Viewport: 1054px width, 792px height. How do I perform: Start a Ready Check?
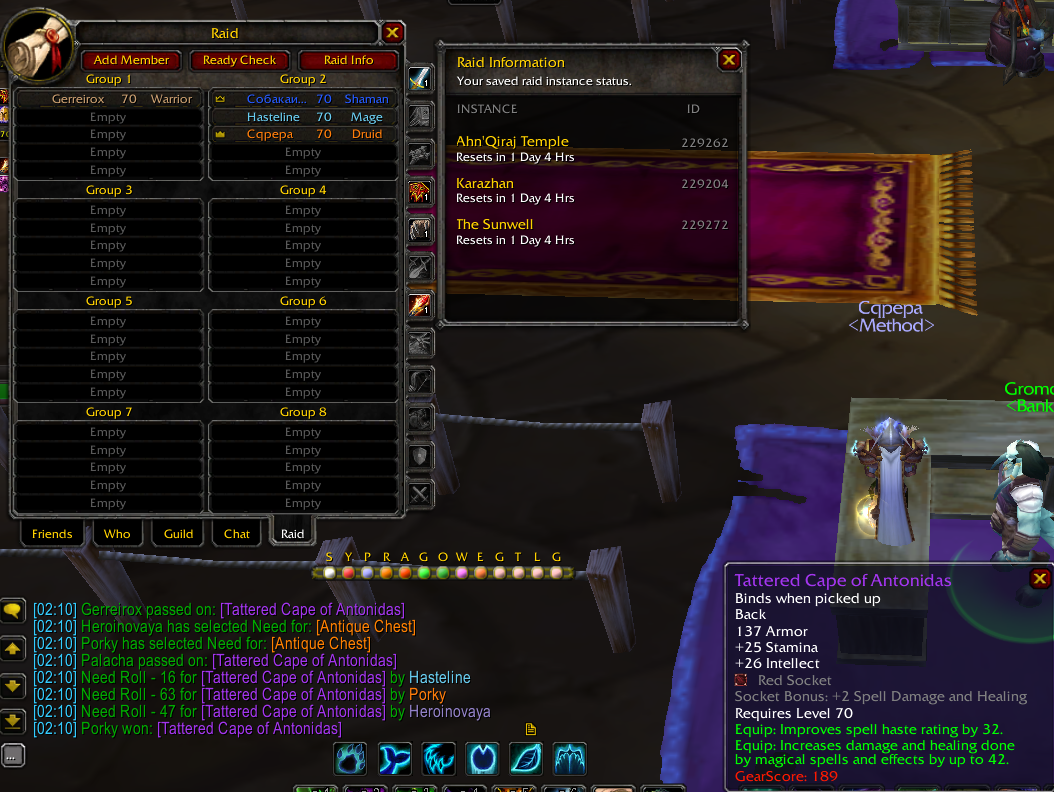click(239, 60)
